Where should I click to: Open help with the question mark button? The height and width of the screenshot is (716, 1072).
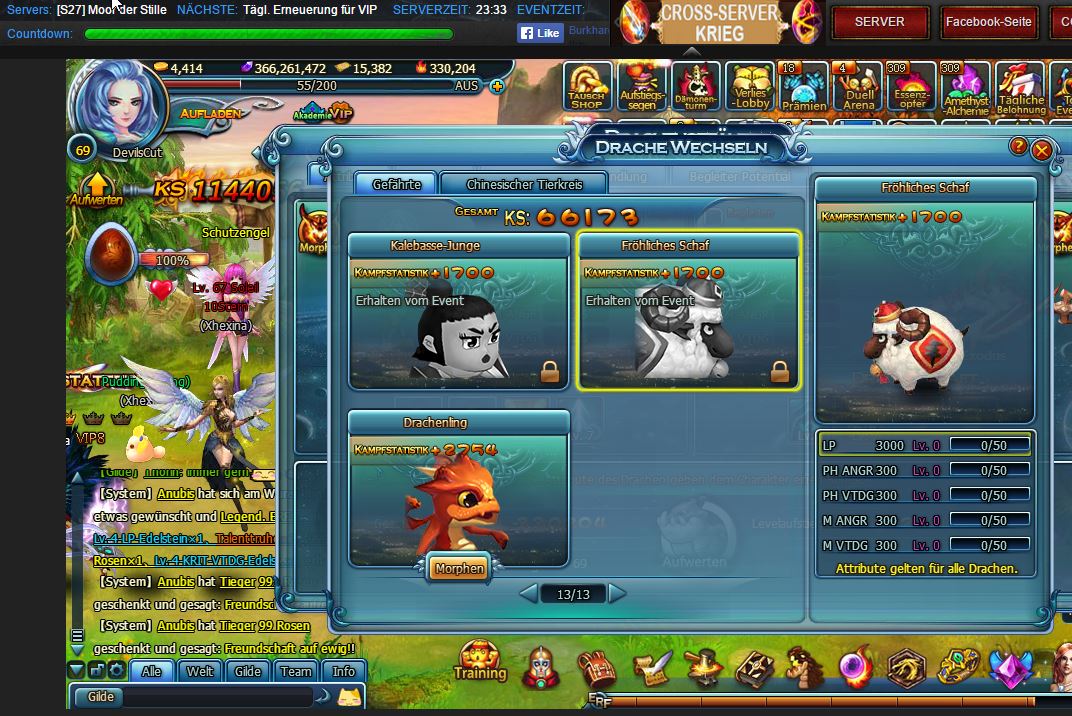pos(1018,147)
